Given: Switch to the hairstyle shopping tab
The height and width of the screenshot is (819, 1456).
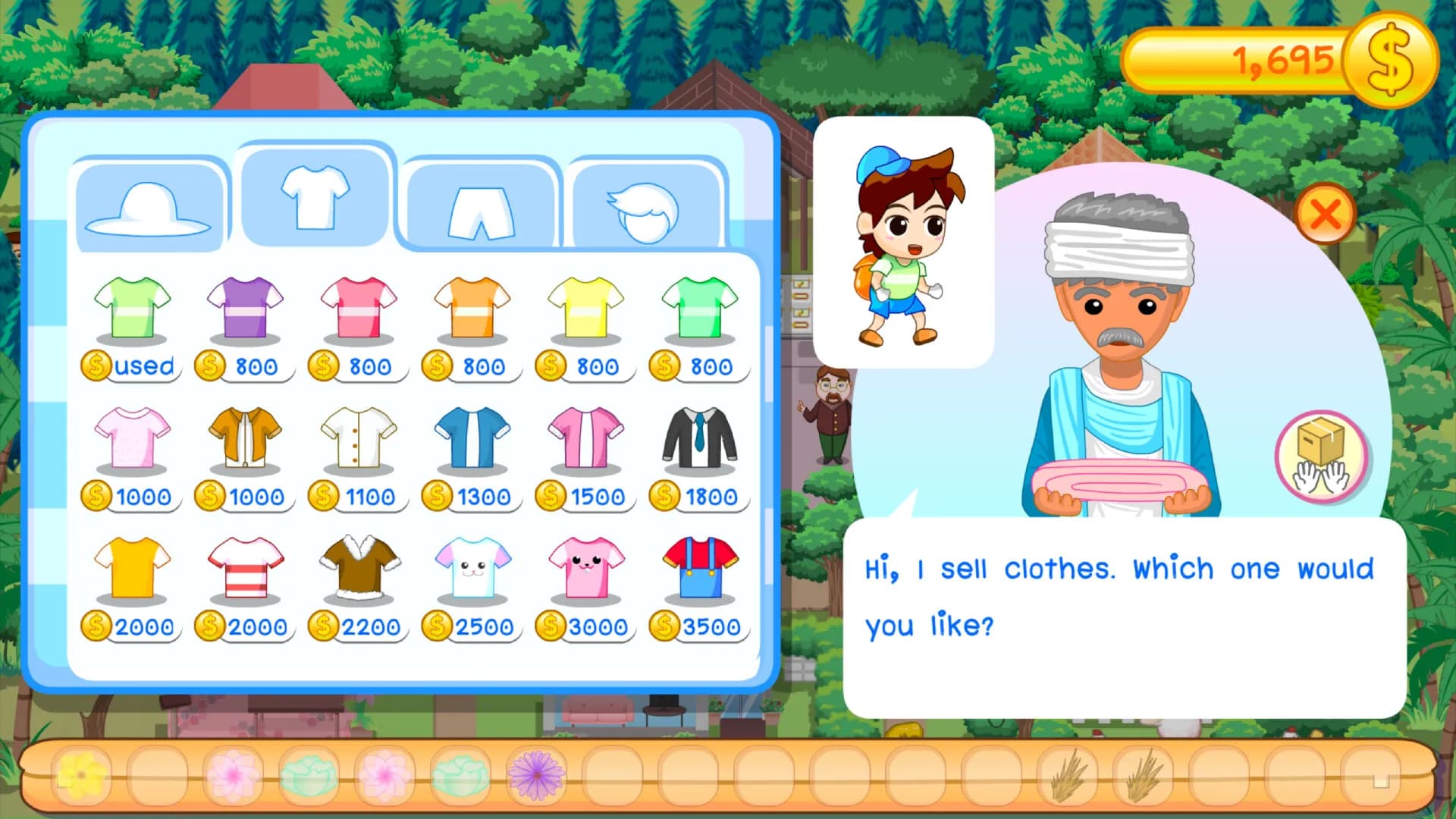Looking at the screenshot, I should [646, 205].
